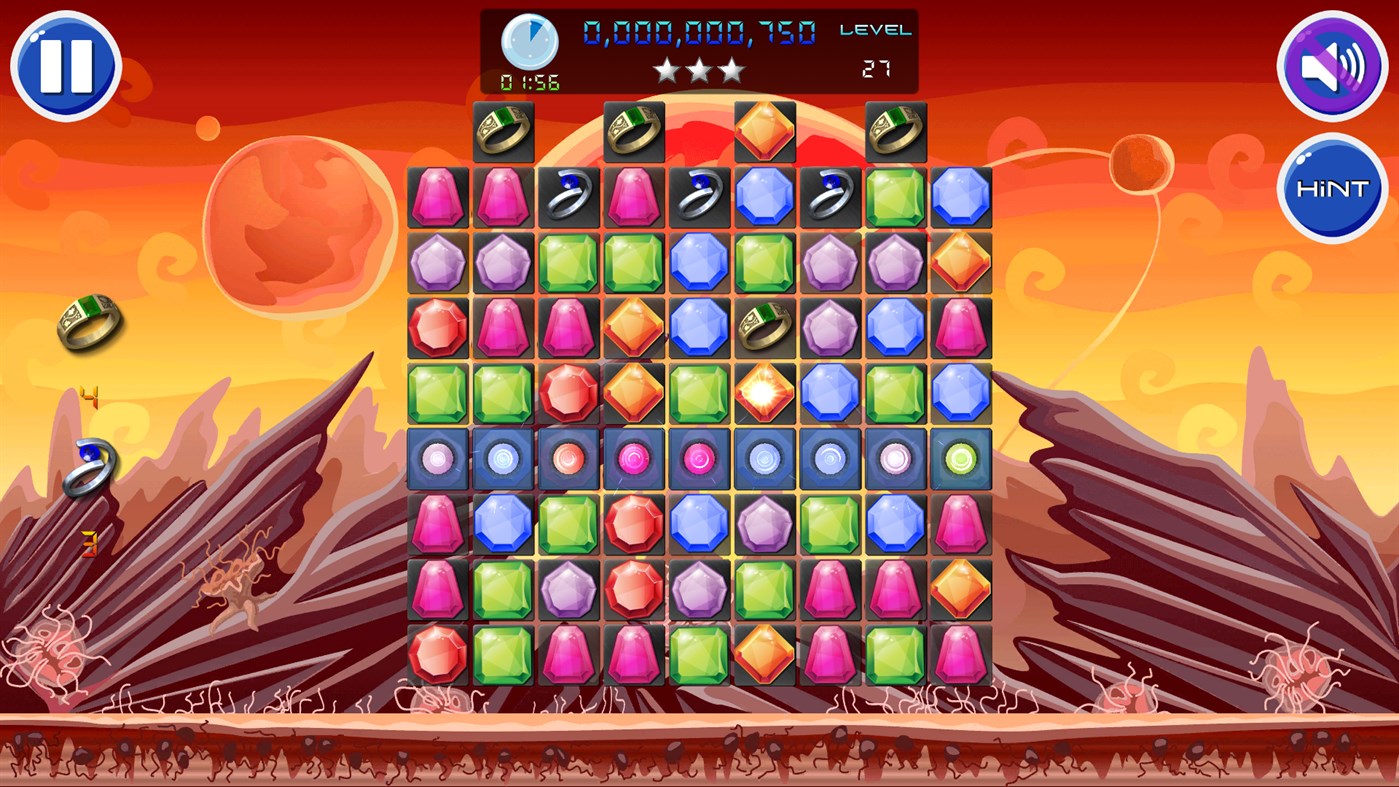
Task: Select a silver ring piece in the top row
Action: tap(570, 197)
